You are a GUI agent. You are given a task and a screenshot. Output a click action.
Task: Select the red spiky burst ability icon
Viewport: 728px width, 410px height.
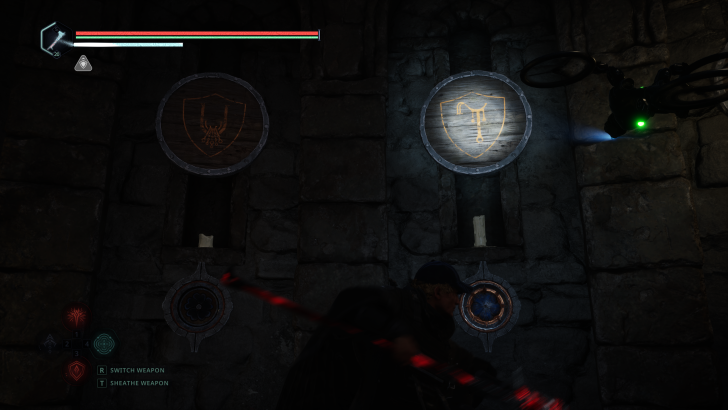click(x=76, y=318)
